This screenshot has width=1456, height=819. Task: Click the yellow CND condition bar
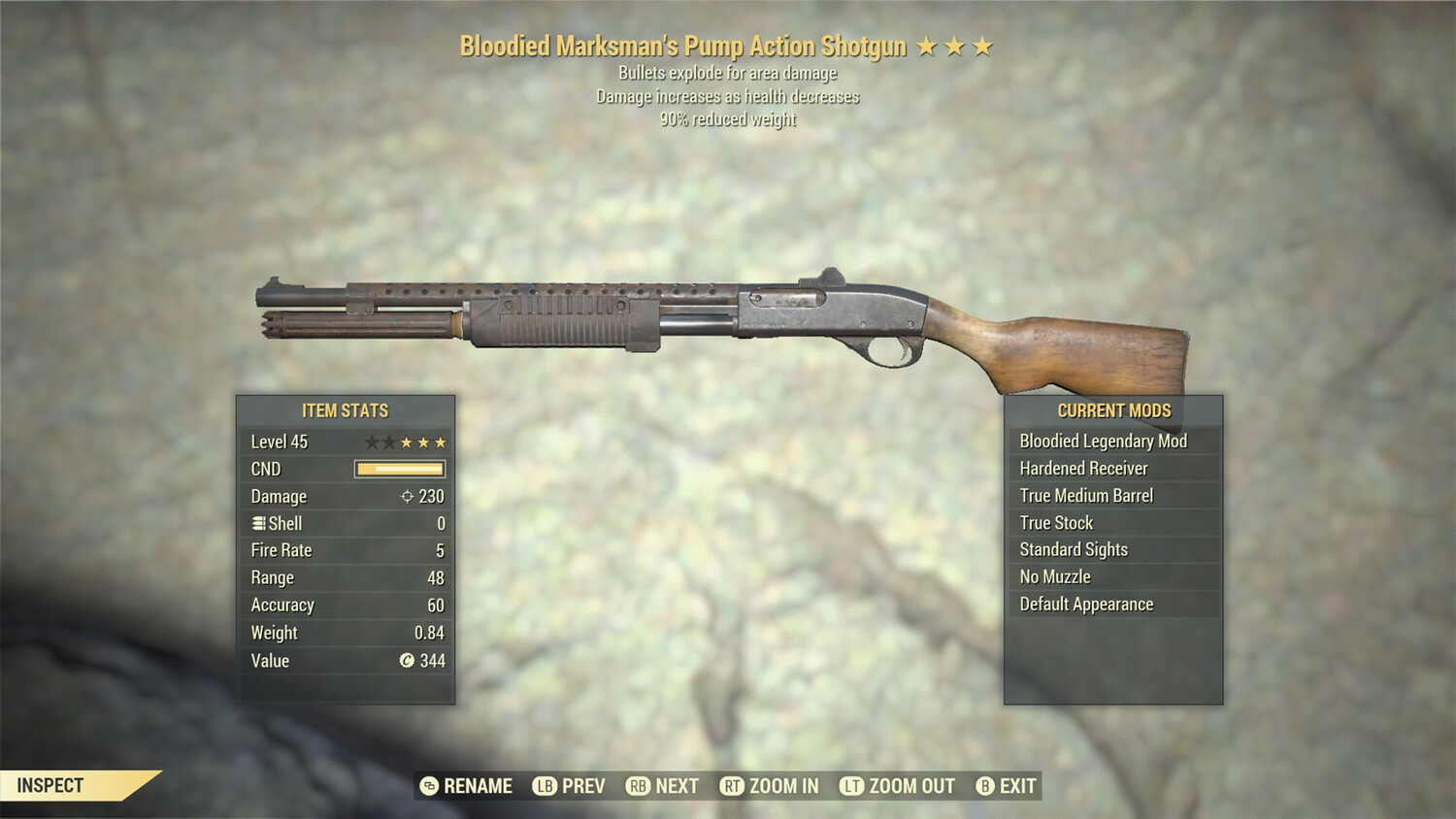click(398, 469)
